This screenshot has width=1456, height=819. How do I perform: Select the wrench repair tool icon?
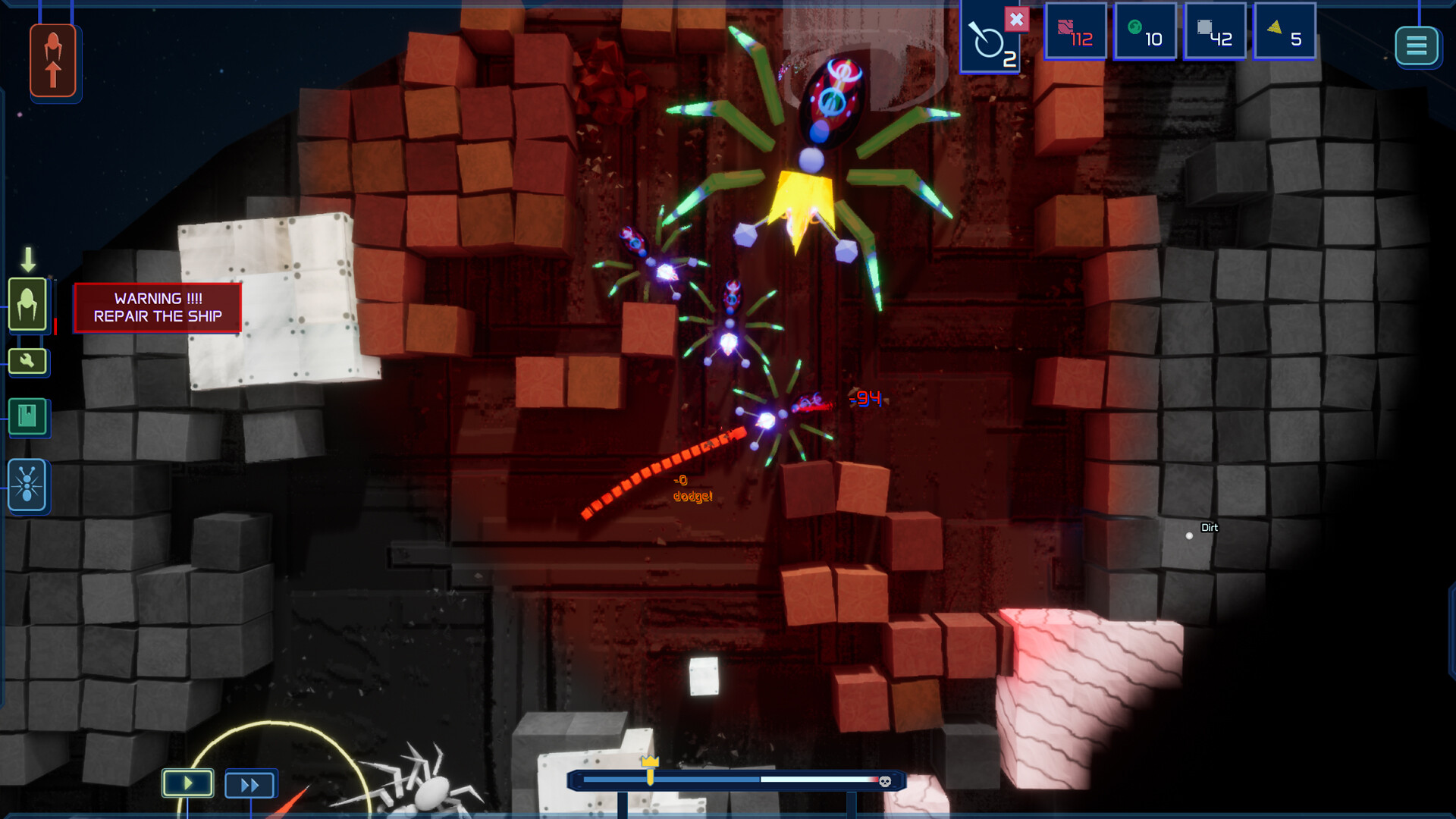[27, 362]
